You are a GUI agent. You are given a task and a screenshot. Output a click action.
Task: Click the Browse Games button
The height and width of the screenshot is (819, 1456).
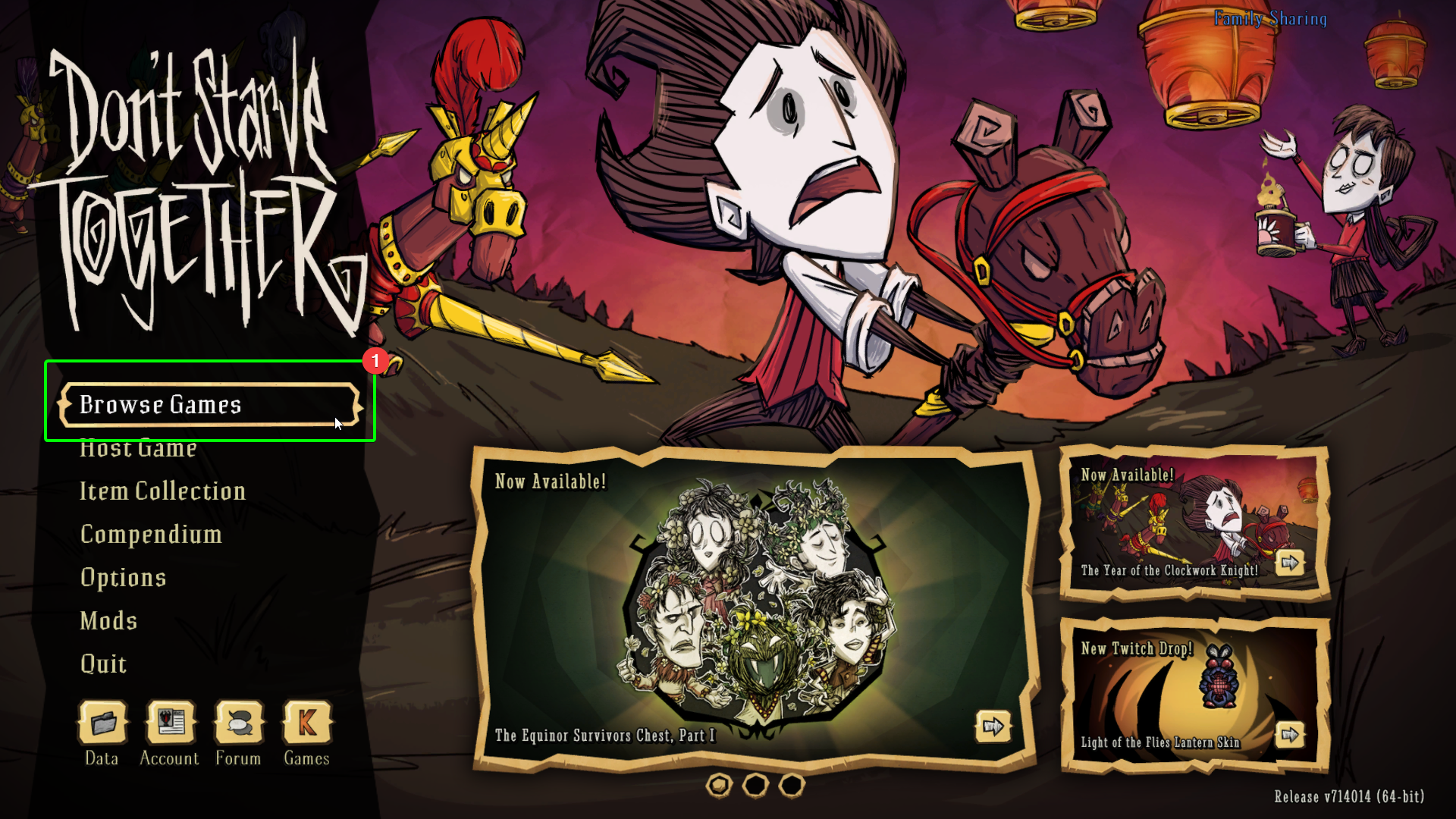161,405
